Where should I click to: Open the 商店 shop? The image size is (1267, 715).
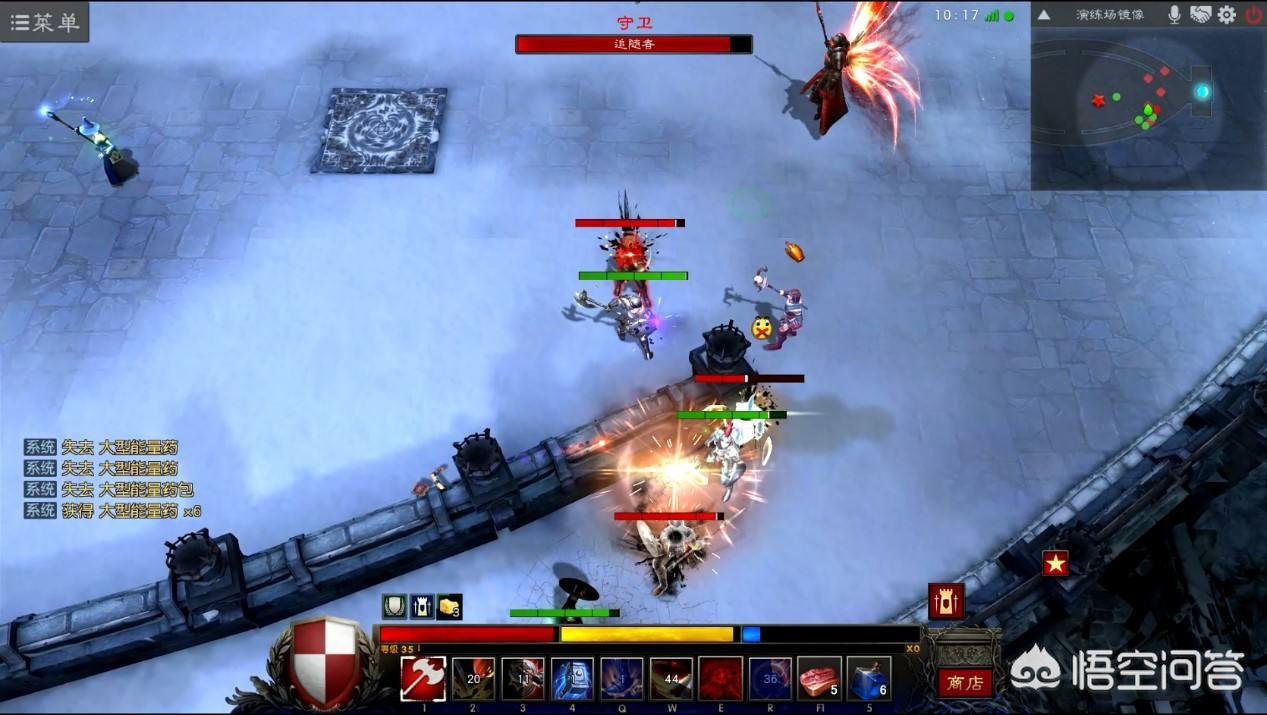(x=965, y=683)
